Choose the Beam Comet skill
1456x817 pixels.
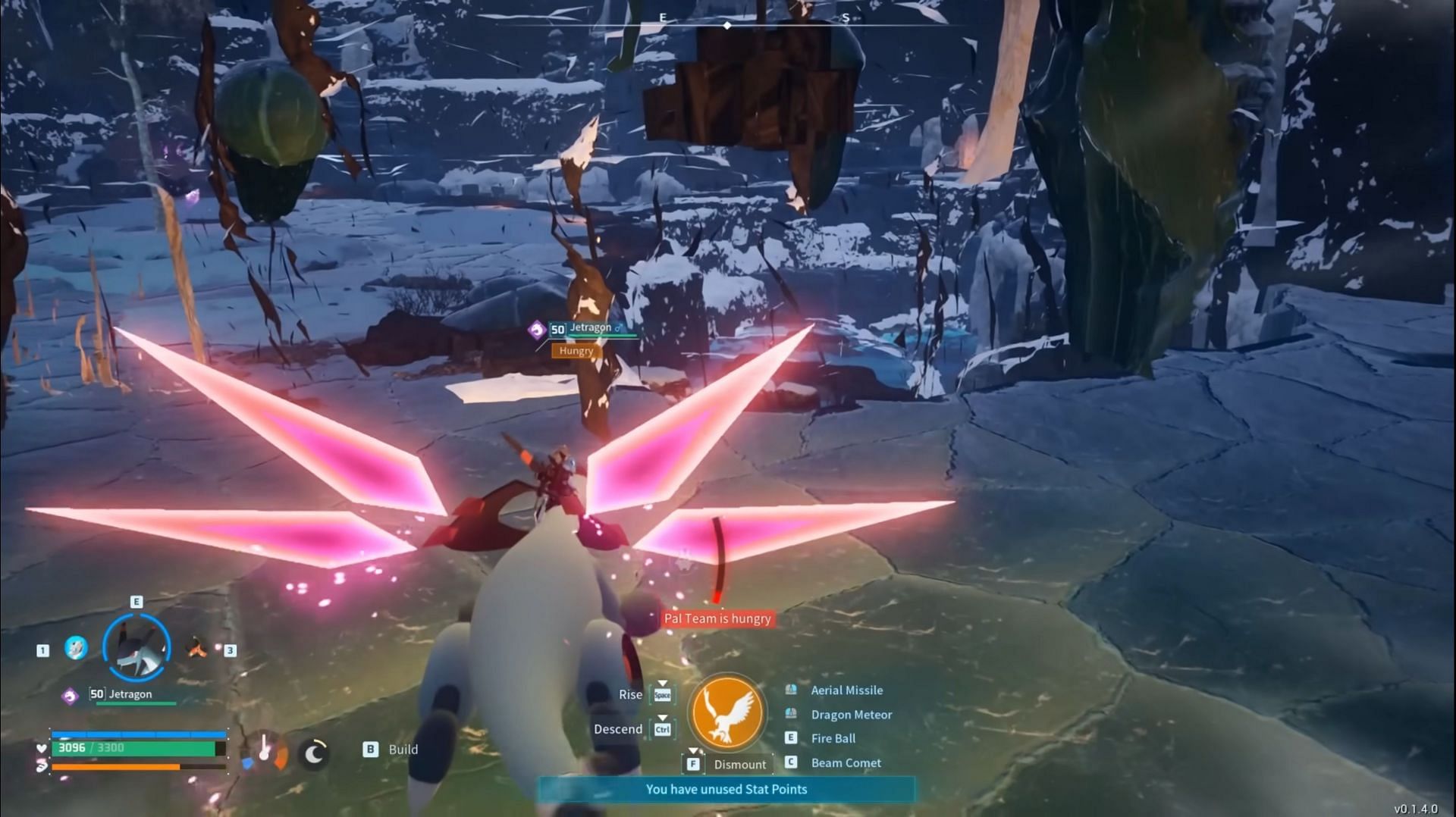point(846,763)
